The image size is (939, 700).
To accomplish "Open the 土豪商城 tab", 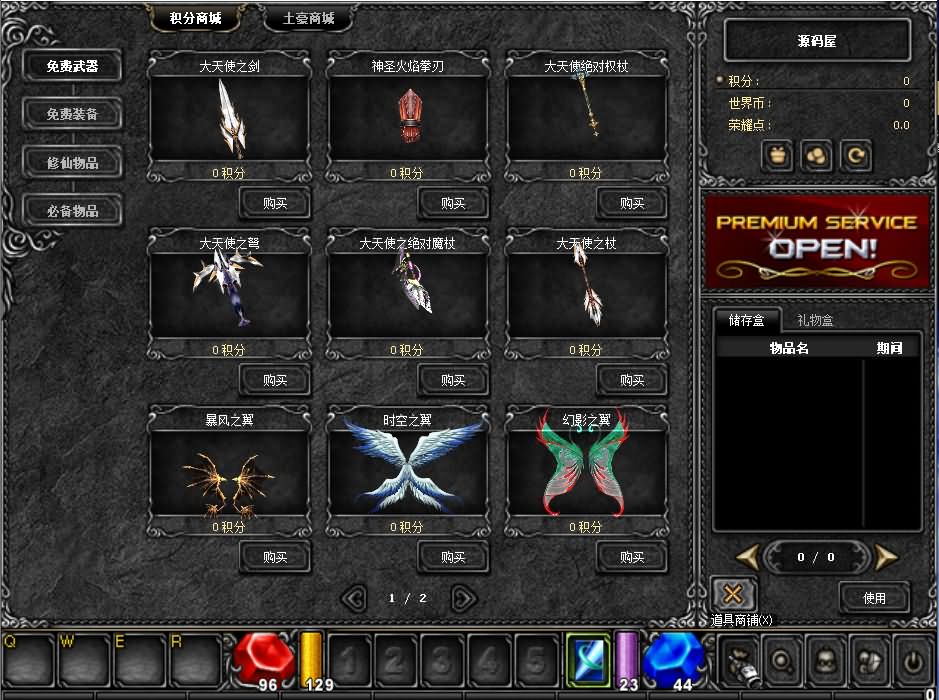I will click(309, 19).
